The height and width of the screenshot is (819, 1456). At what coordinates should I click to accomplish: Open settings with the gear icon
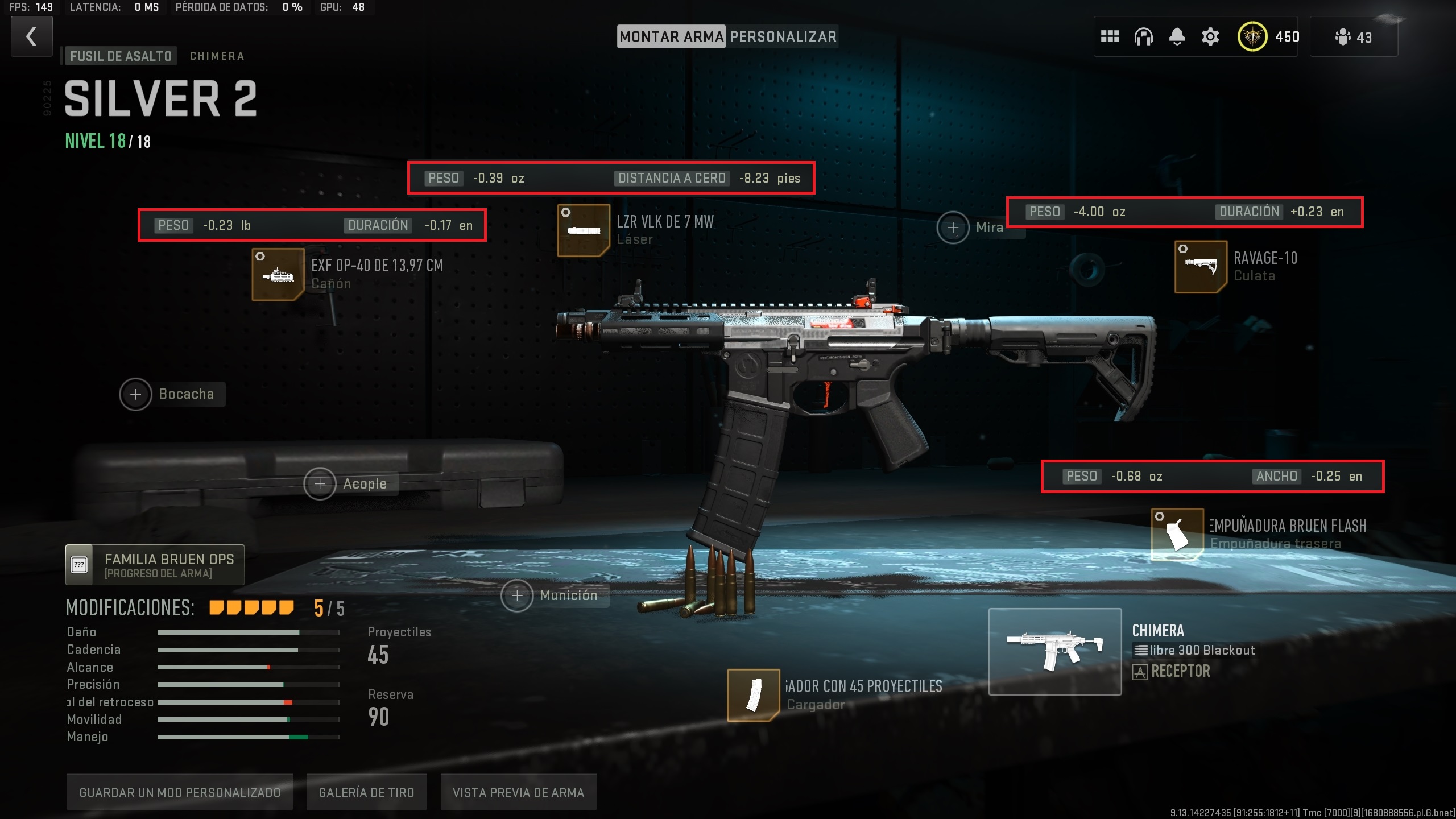(x=1210, y=37)
